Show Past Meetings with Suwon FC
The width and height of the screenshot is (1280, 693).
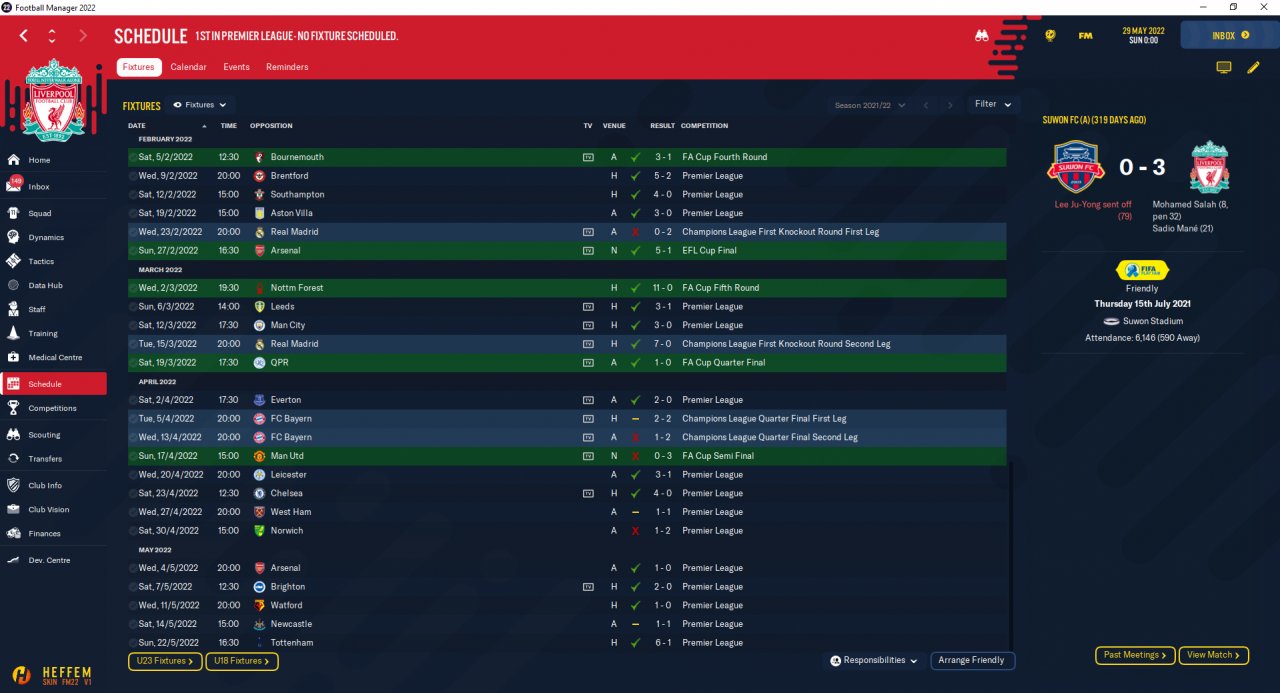[x=1134, y=655]
